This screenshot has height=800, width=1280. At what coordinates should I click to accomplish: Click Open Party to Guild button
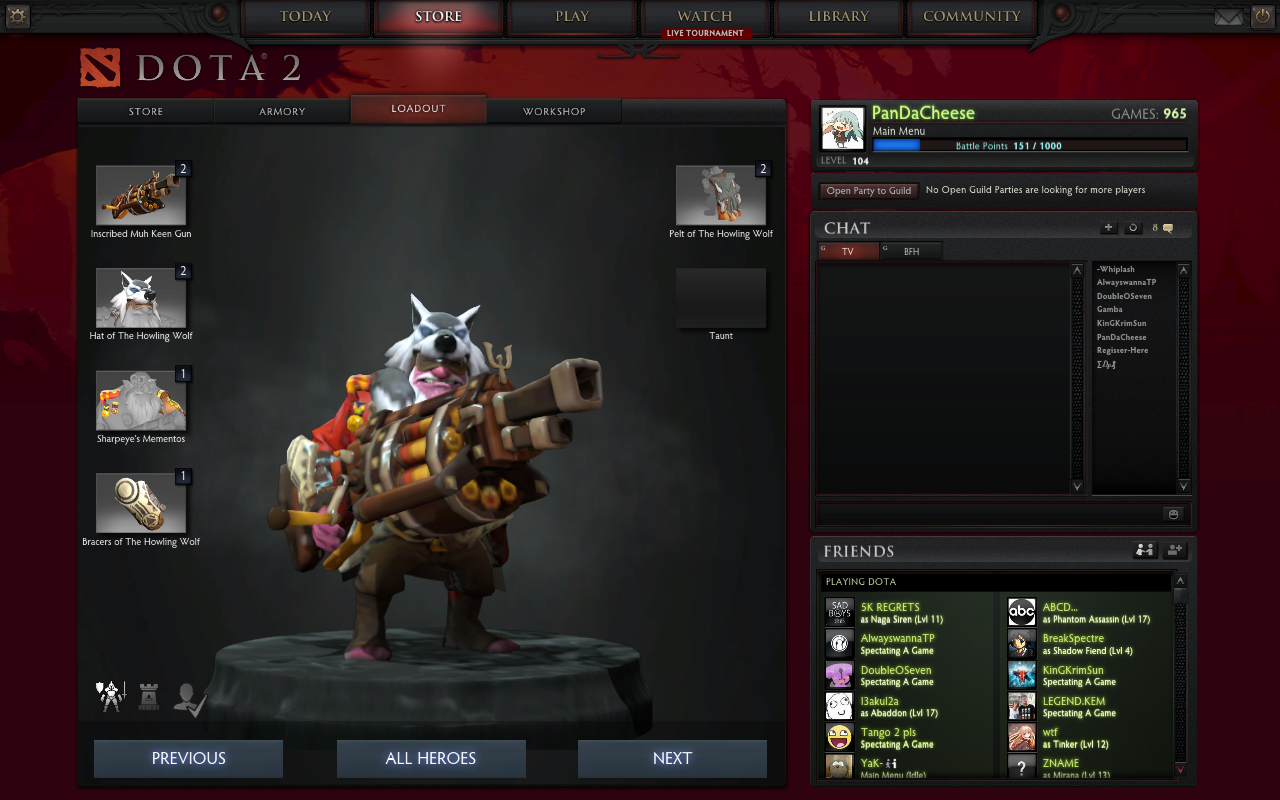click(x=868, y=190)
